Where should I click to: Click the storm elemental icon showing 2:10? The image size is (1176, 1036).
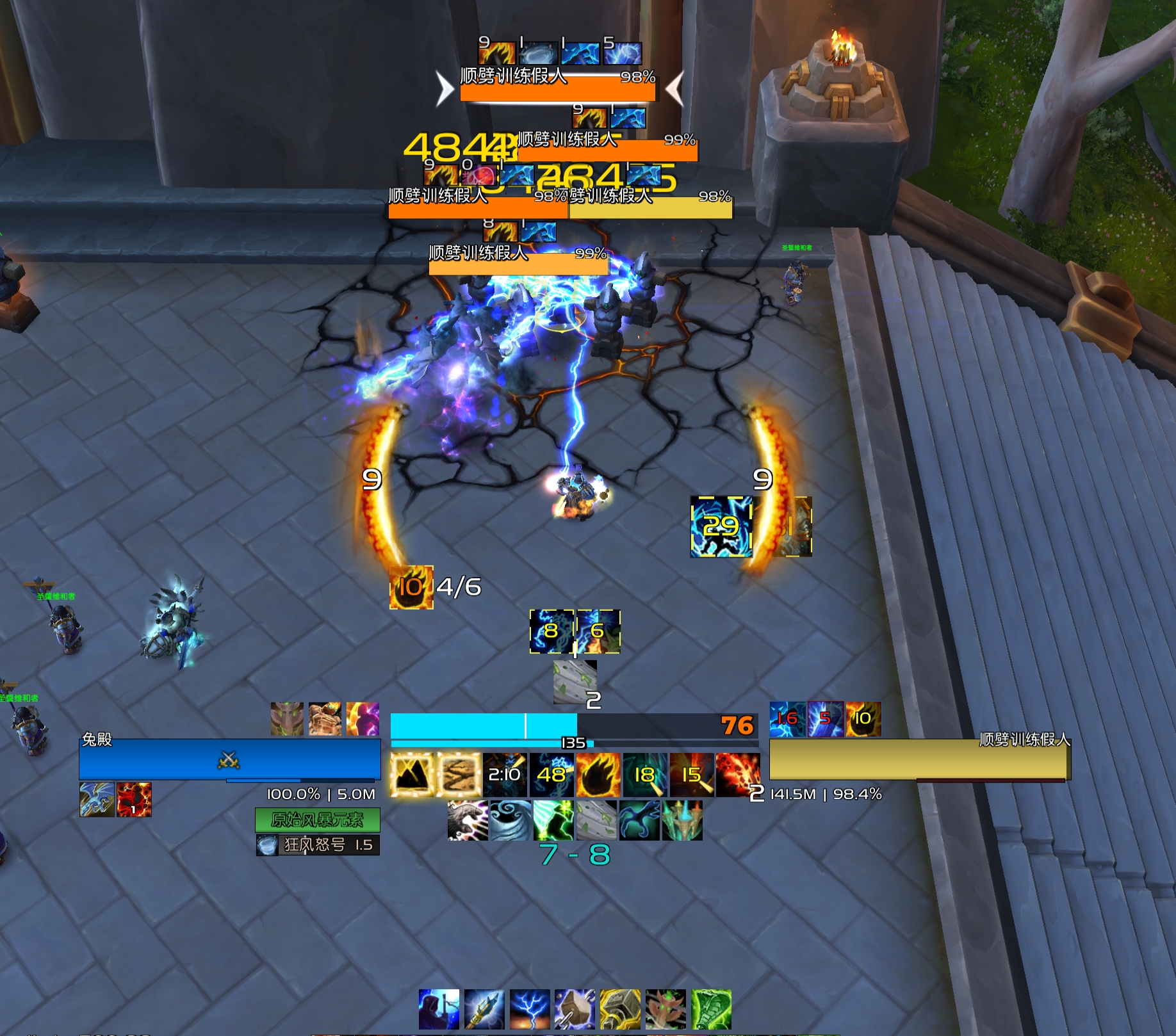click(x=505, y=775)
